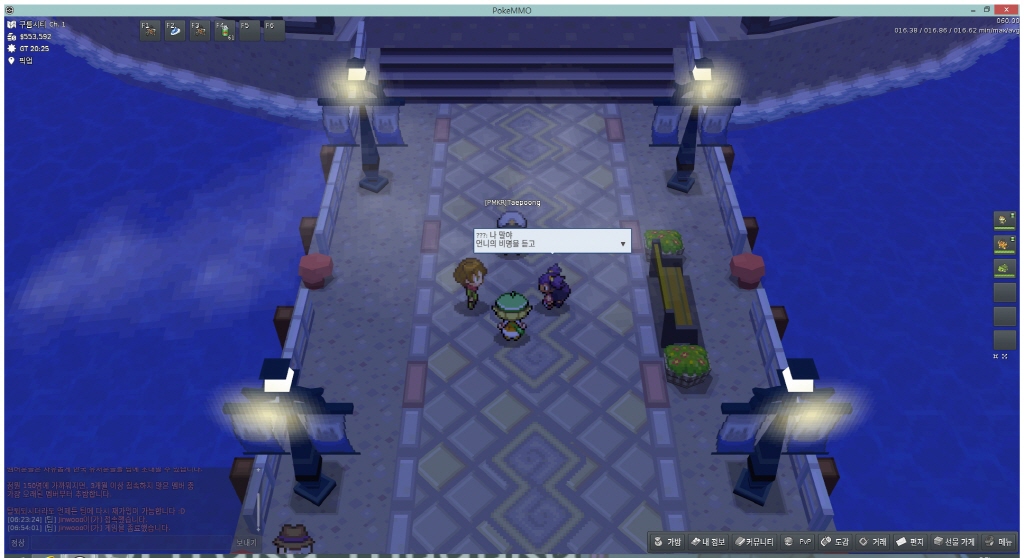
Task: Open the 도감 Pokédex
Action: click(835, 542)
